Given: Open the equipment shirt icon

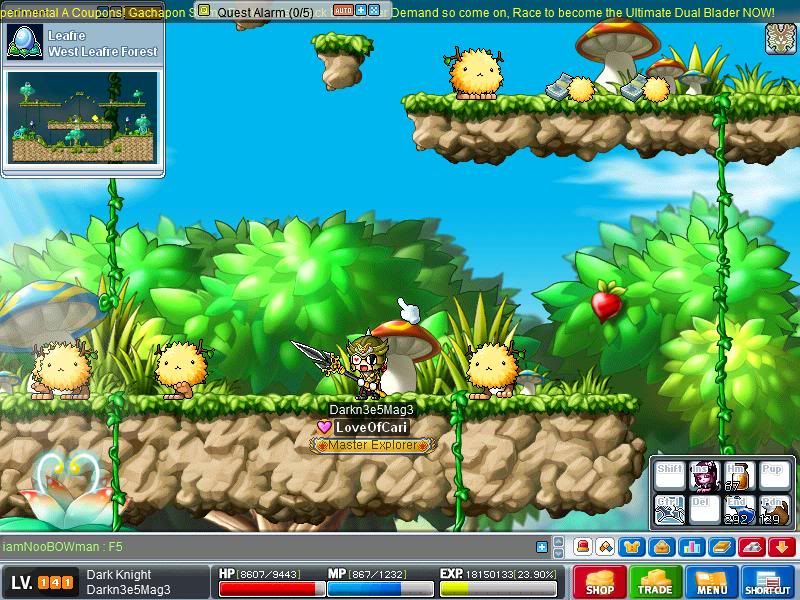Looking at the screenshot, I should coord(632,547).
